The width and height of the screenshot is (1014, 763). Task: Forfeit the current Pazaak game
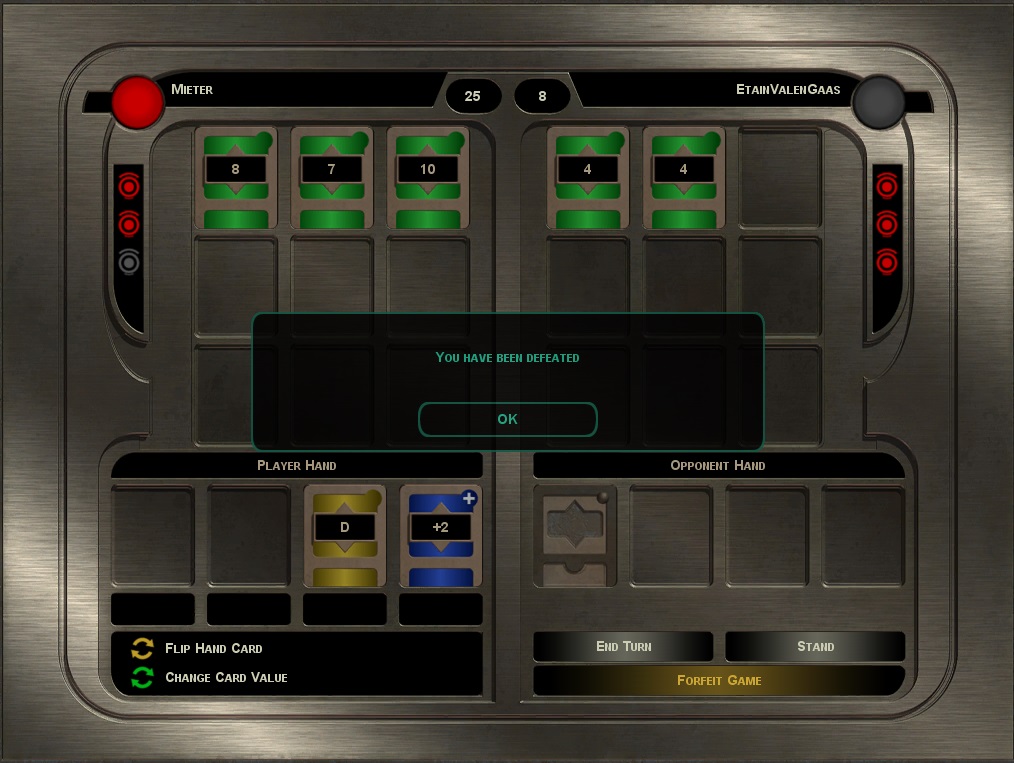click(719, 681)
